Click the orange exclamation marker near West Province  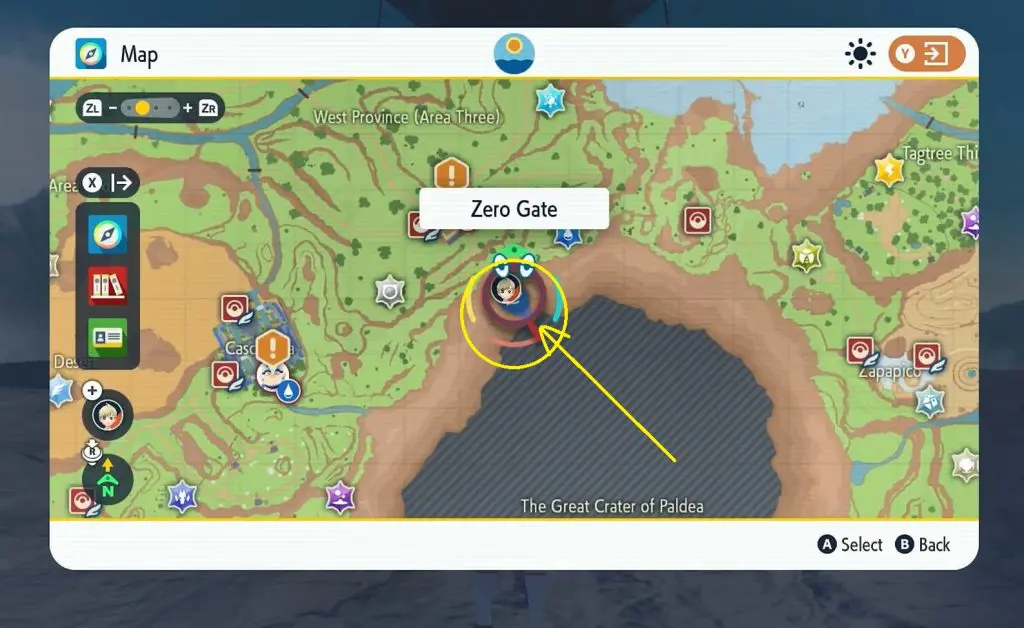coord(452,175)
